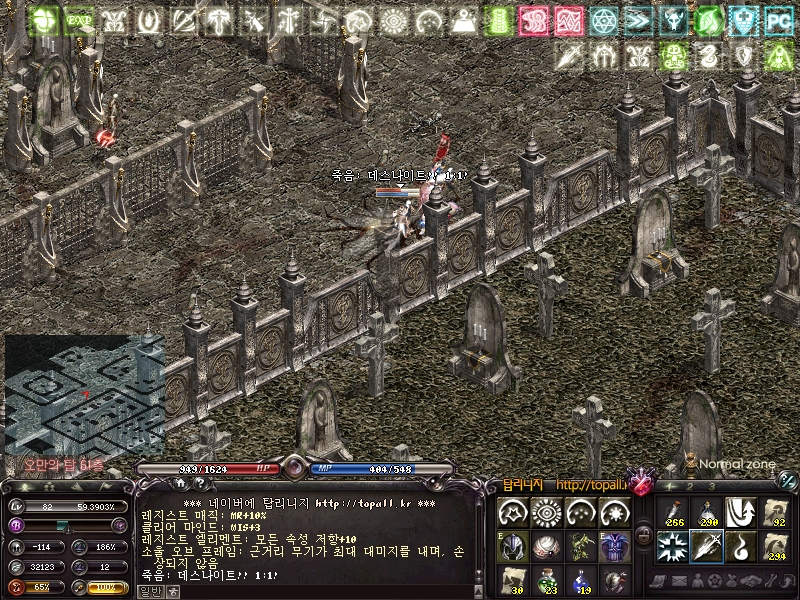
Task: Use the scroll with 30 count
Action: click(x=513, y=580)
